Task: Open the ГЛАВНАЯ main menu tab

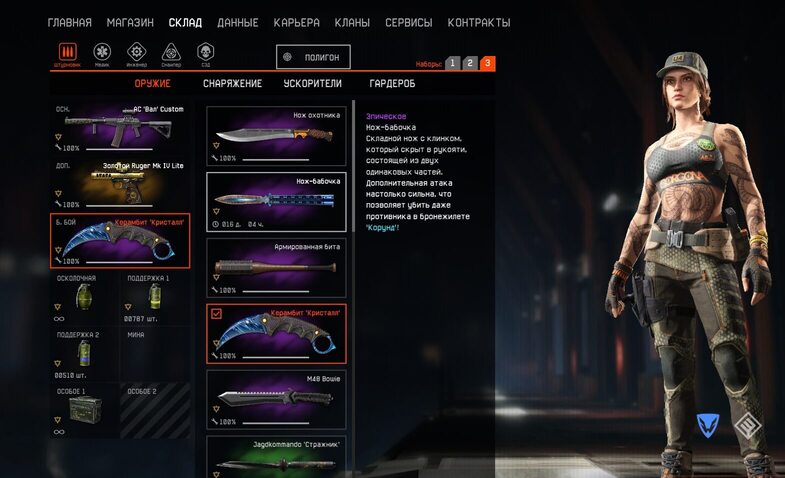Action: (x=70, y=22)
